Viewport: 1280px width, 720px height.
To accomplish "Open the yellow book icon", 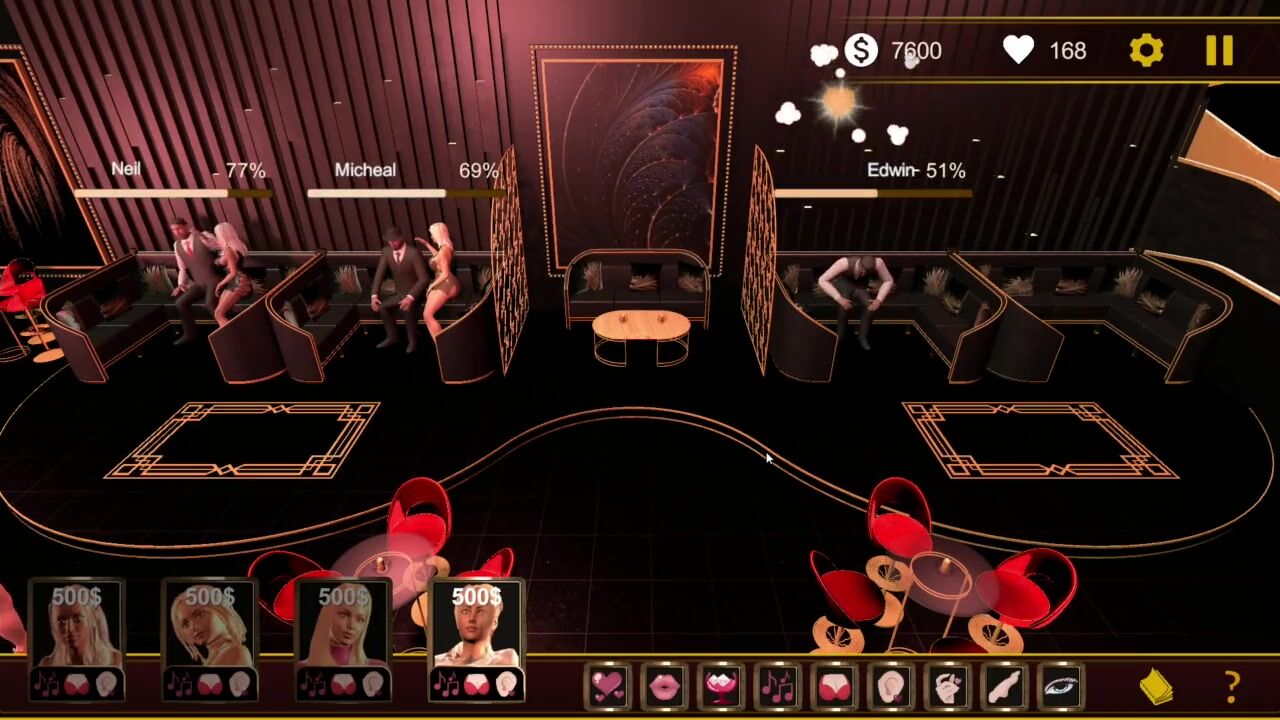I will click(x=1156, y=686).
